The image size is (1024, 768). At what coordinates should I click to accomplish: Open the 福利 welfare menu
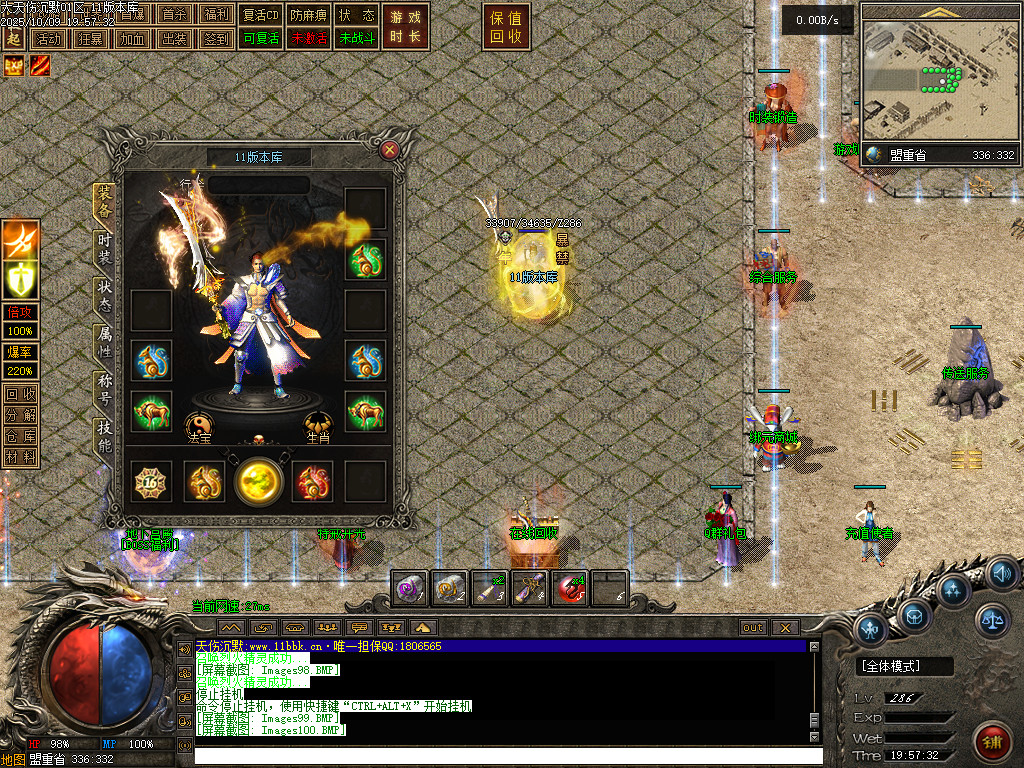216,16
